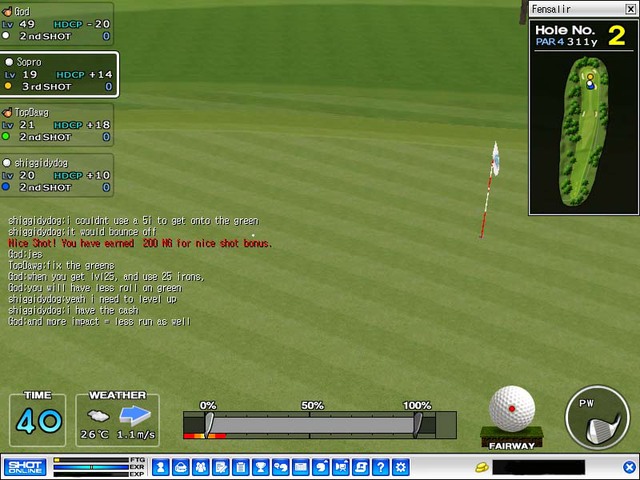Click the blue X at toolbar end

point(629,467)
